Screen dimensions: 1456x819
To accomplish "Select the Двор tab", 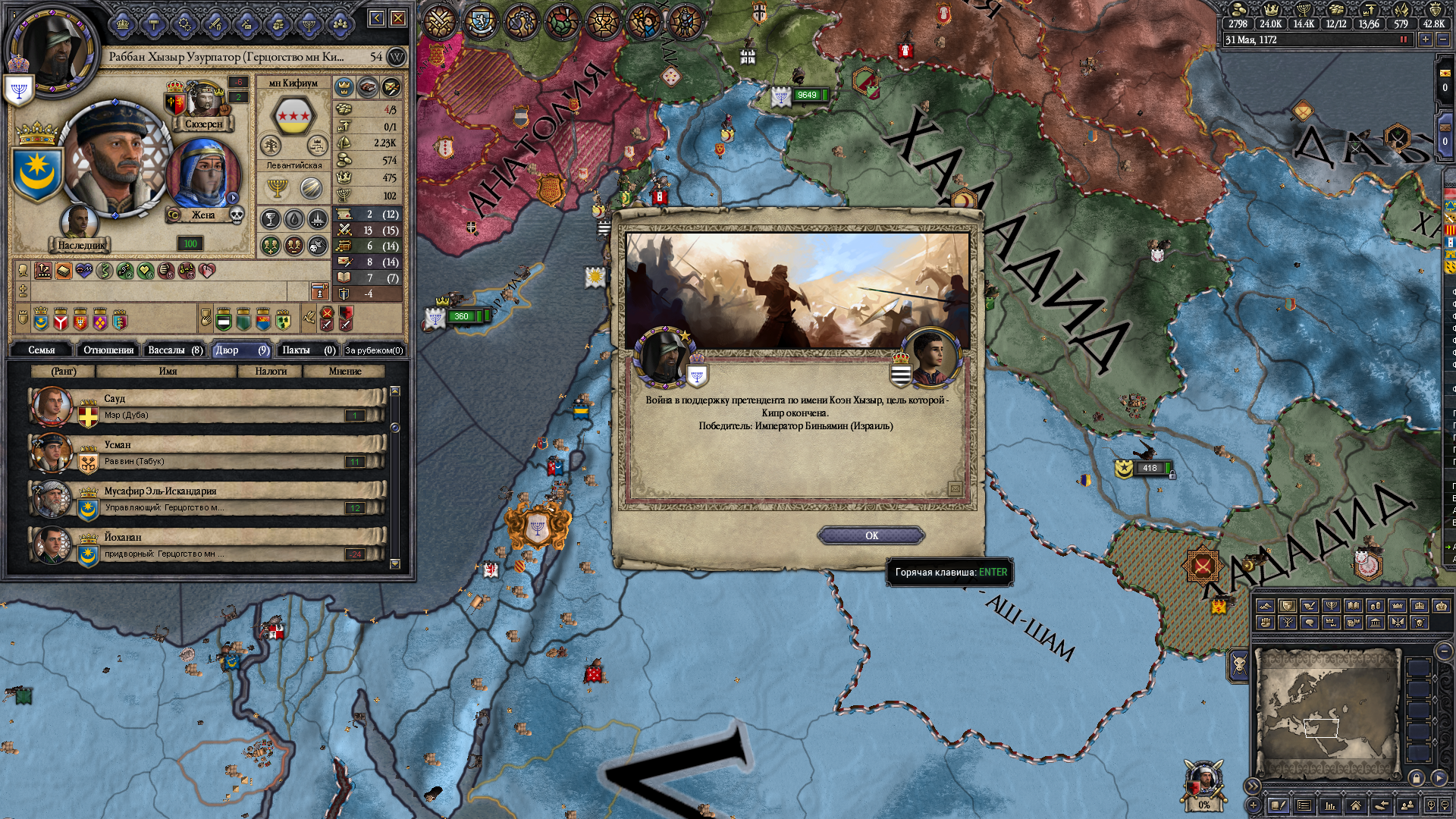I will click(241, 350).
